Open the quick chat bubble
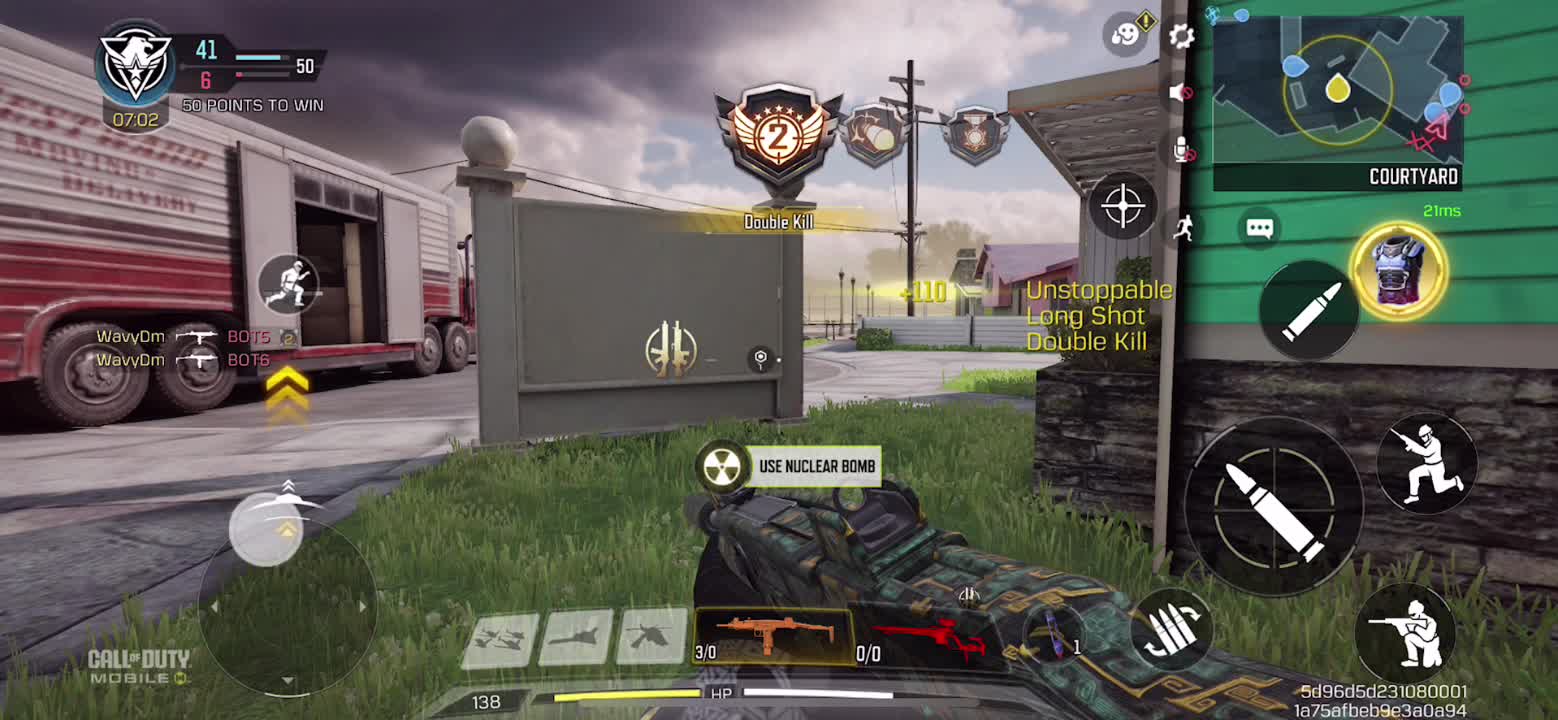1558x720 pixels. tap(1259, 229)
